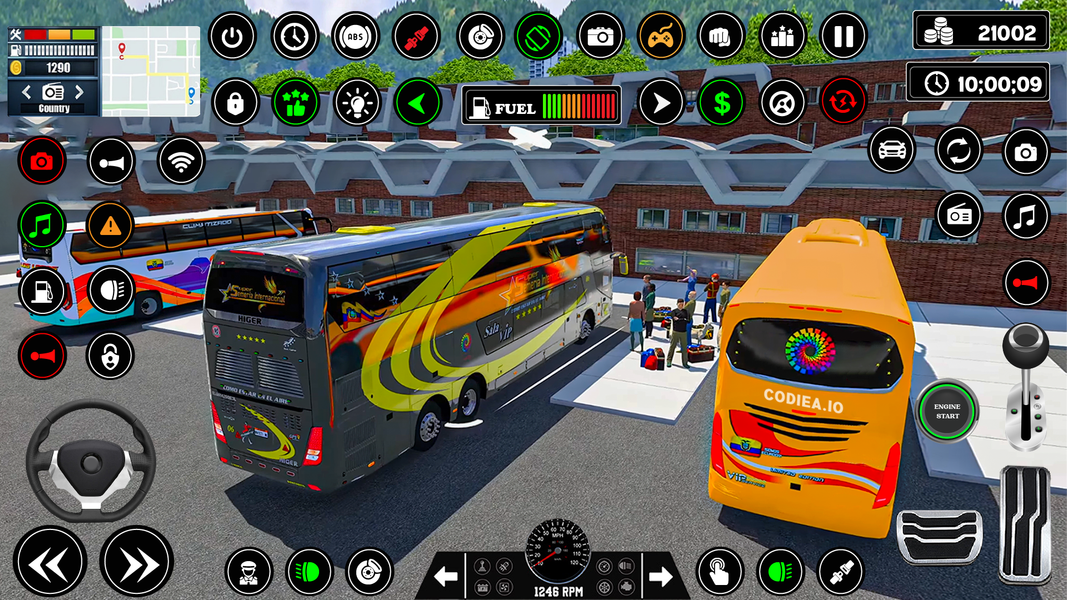The image size is (1067, 600).
Task: Open the green dollar sign shop
Action: click(x=721, y=101)
